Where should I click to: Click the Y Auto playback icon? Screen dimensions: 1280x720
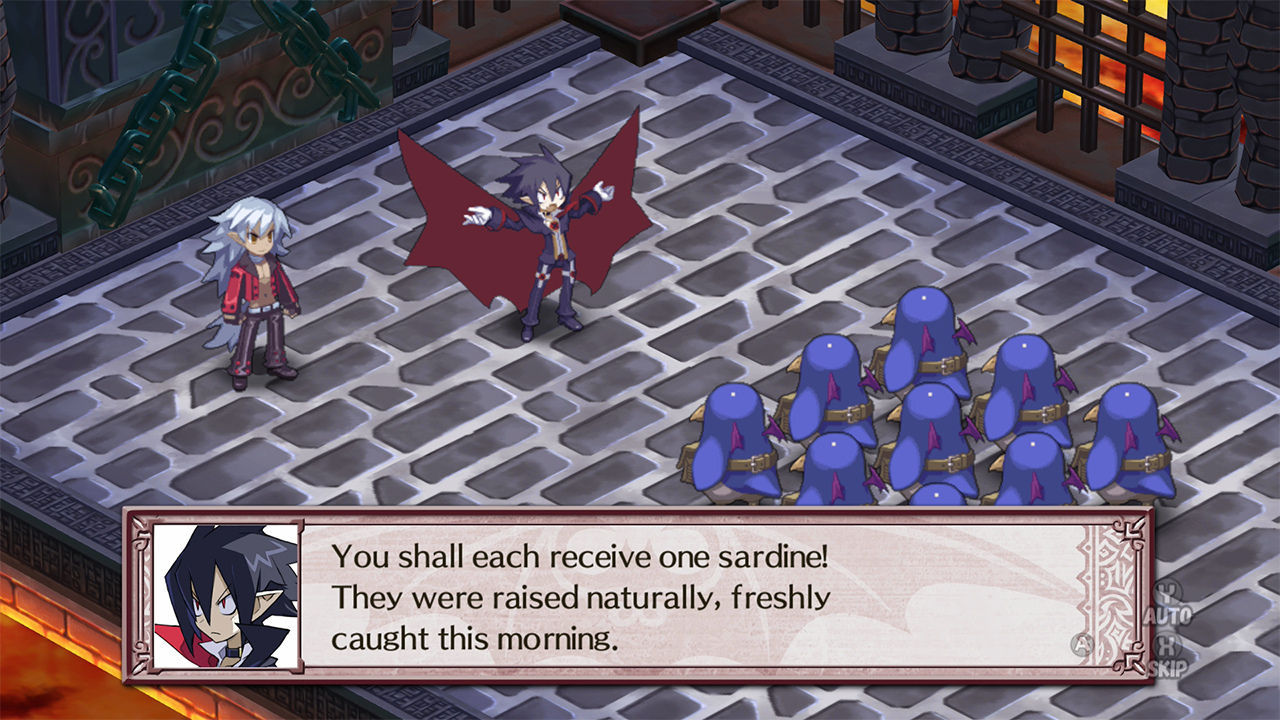point(1167,600)
